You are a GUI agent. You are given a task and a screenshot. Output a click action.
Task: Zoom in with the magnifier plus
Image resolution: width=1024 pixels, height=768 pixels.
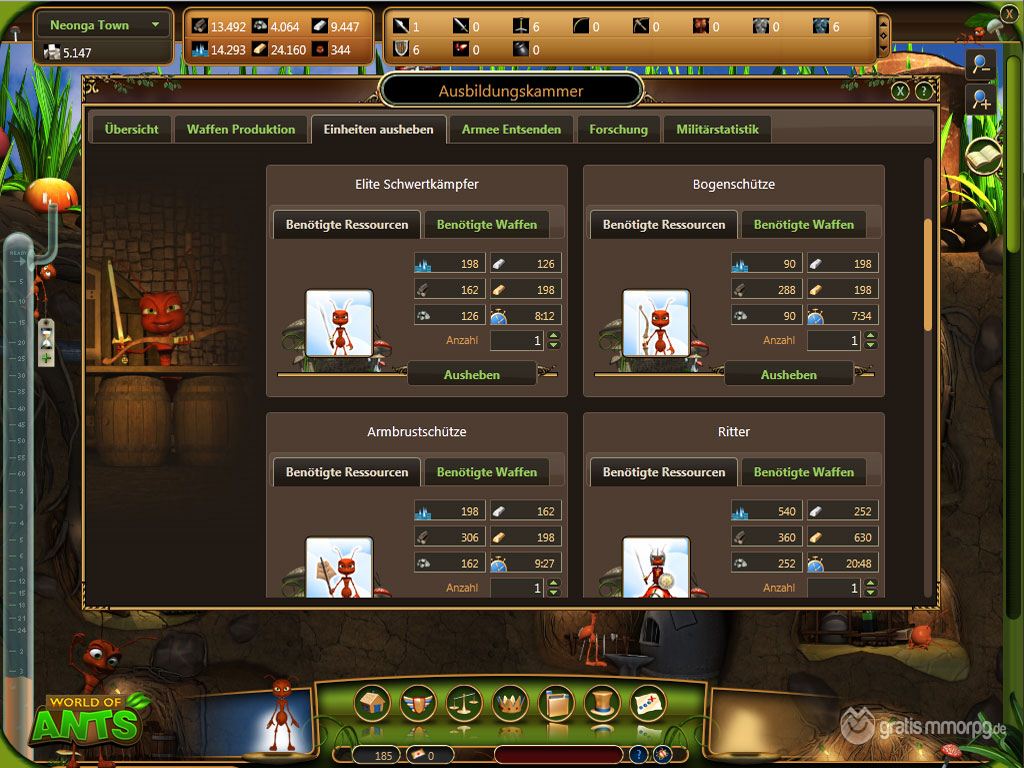[x=980, y=99]
